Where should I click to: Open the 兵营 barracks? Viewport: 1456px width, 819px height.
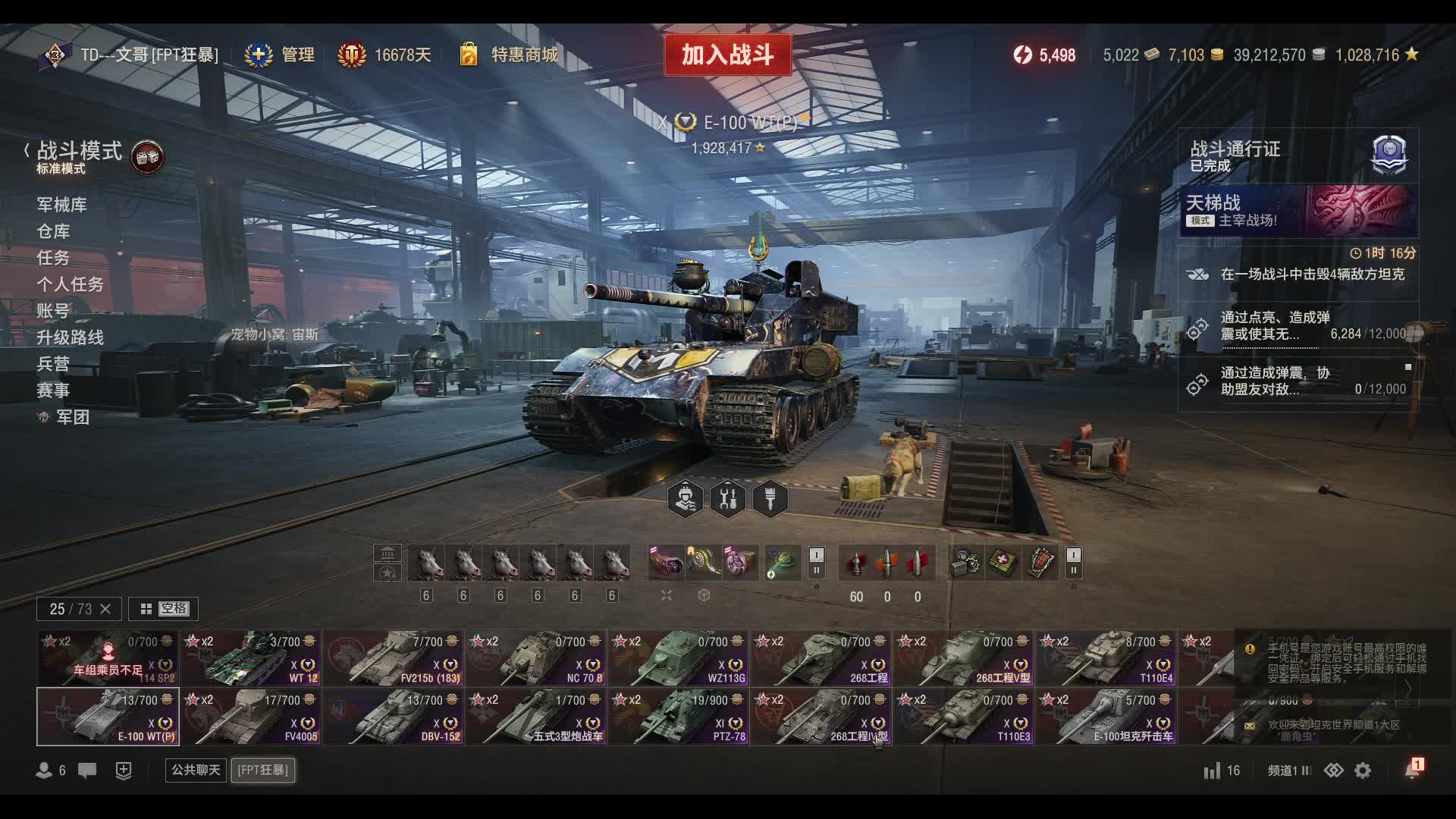pos(53,364)
